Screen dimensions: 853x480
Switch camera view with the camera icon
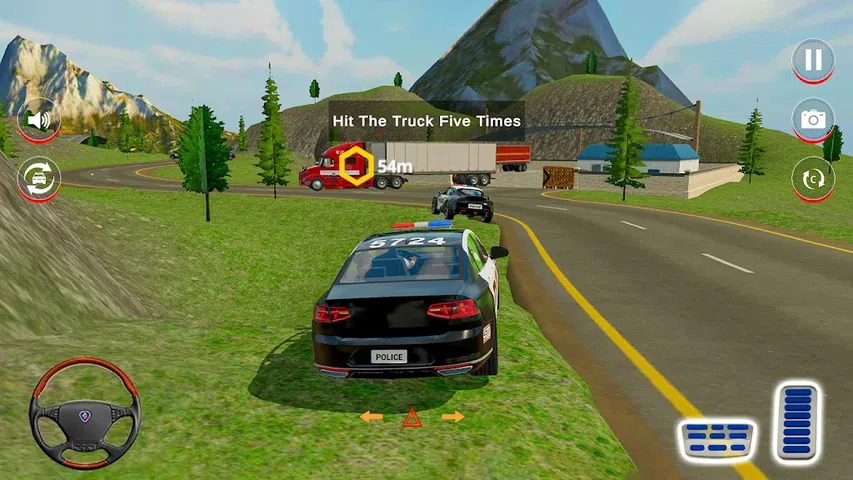(x=813, y=120)
